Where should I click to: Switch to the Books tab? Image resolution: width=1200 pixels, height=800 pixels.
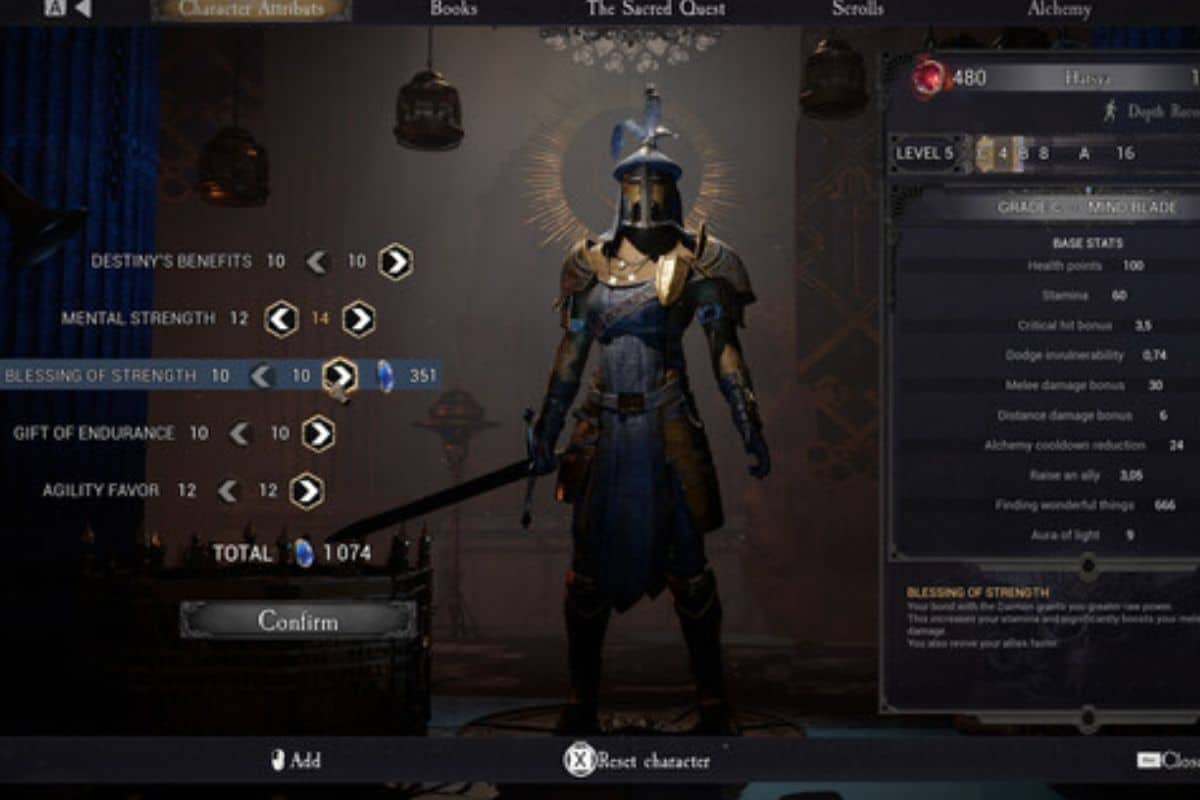pos(452,9)
